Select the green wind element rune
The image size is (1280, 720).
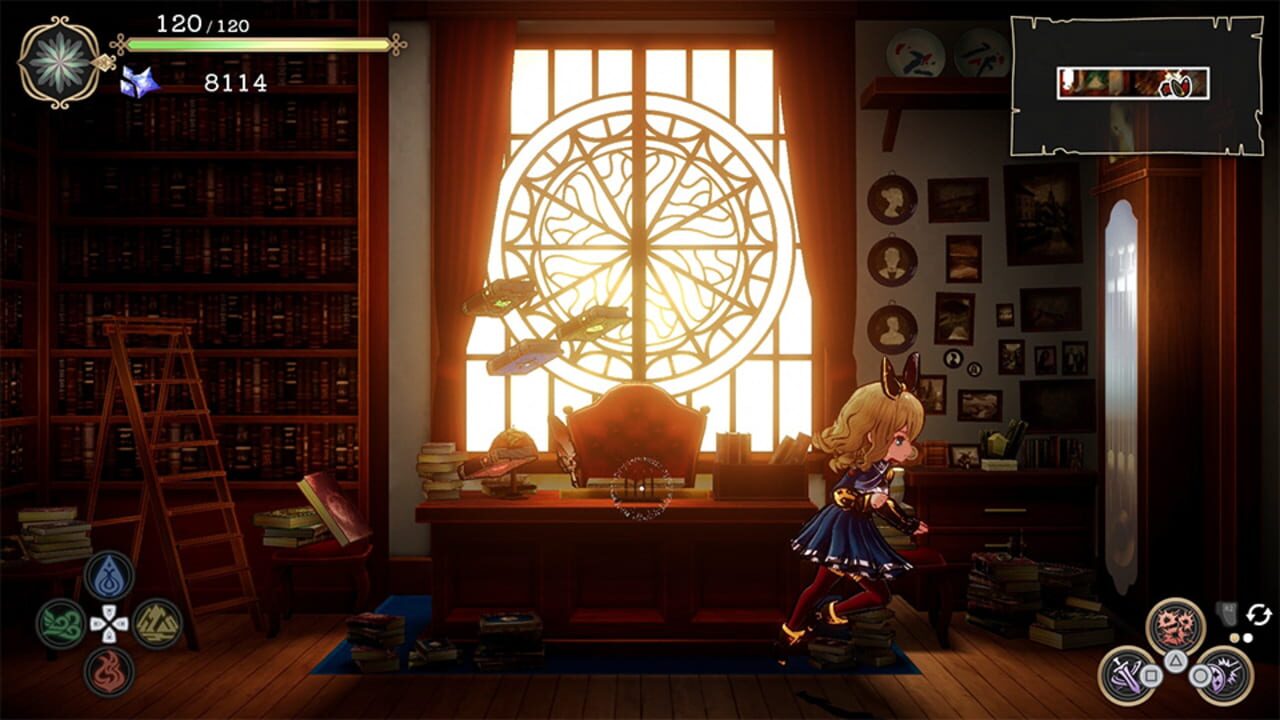click(x=60, y=623)
